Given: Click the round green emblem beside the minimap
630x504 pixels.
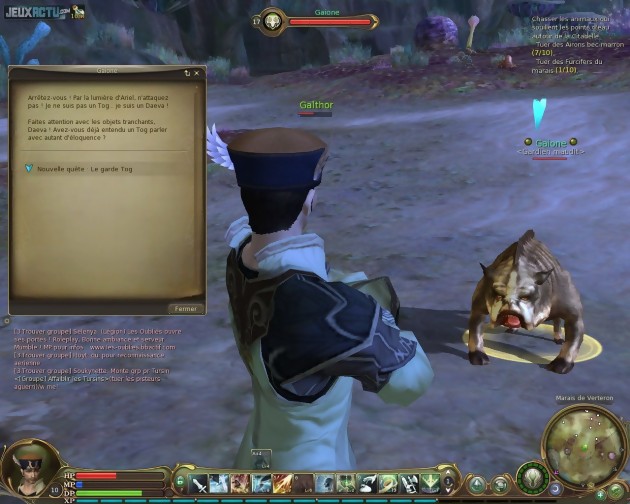Looking at the screenshot, I should [x=531, y=476].
